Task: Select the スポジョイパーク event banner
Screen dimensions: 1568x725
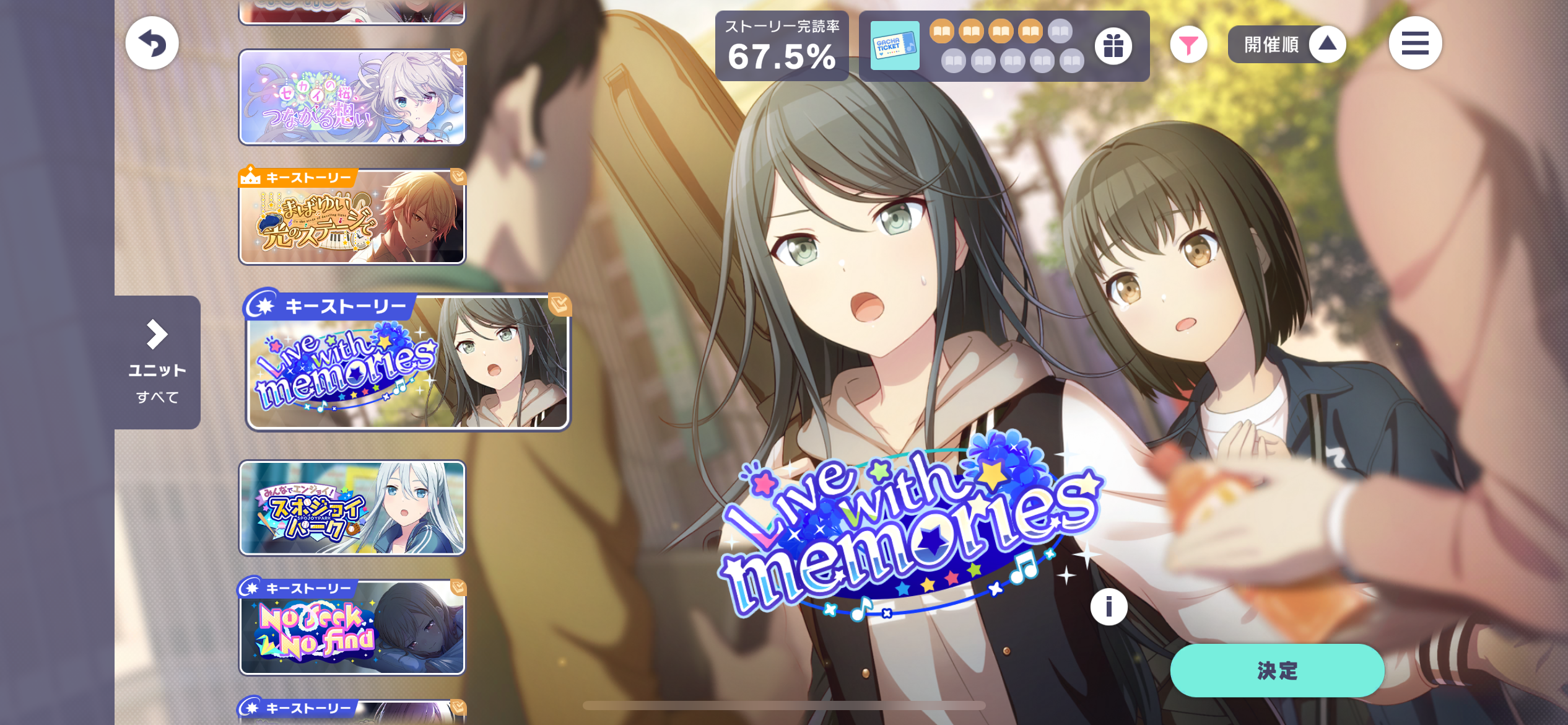Action: coord(352,508)
